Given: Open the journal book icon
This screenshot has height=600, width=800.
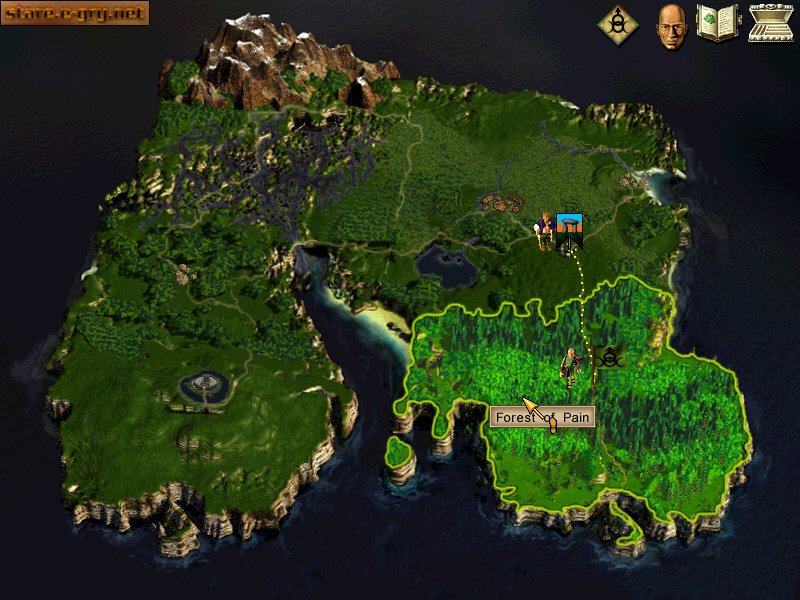Looking at the screenshot, I should tap(717, 22).
